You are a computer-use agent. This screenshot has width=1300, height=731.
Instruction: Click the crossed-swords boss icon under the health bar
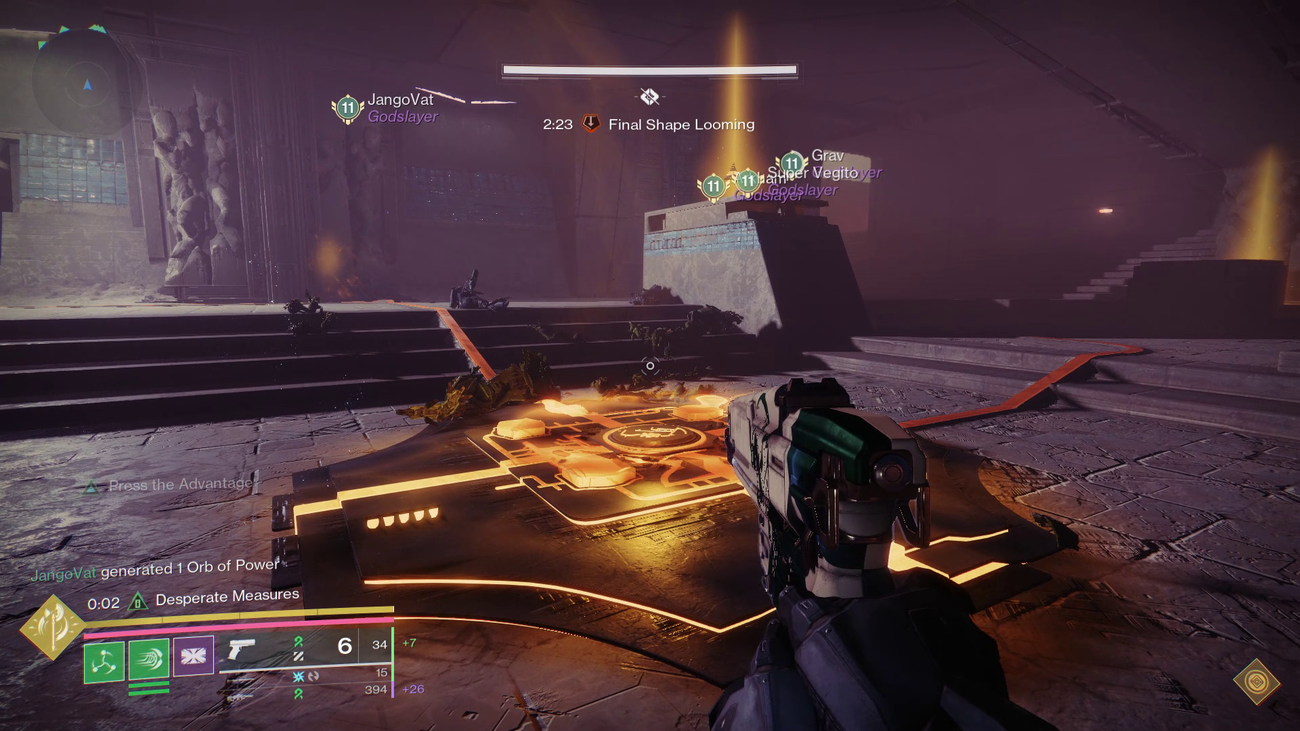tap(649, 96)
